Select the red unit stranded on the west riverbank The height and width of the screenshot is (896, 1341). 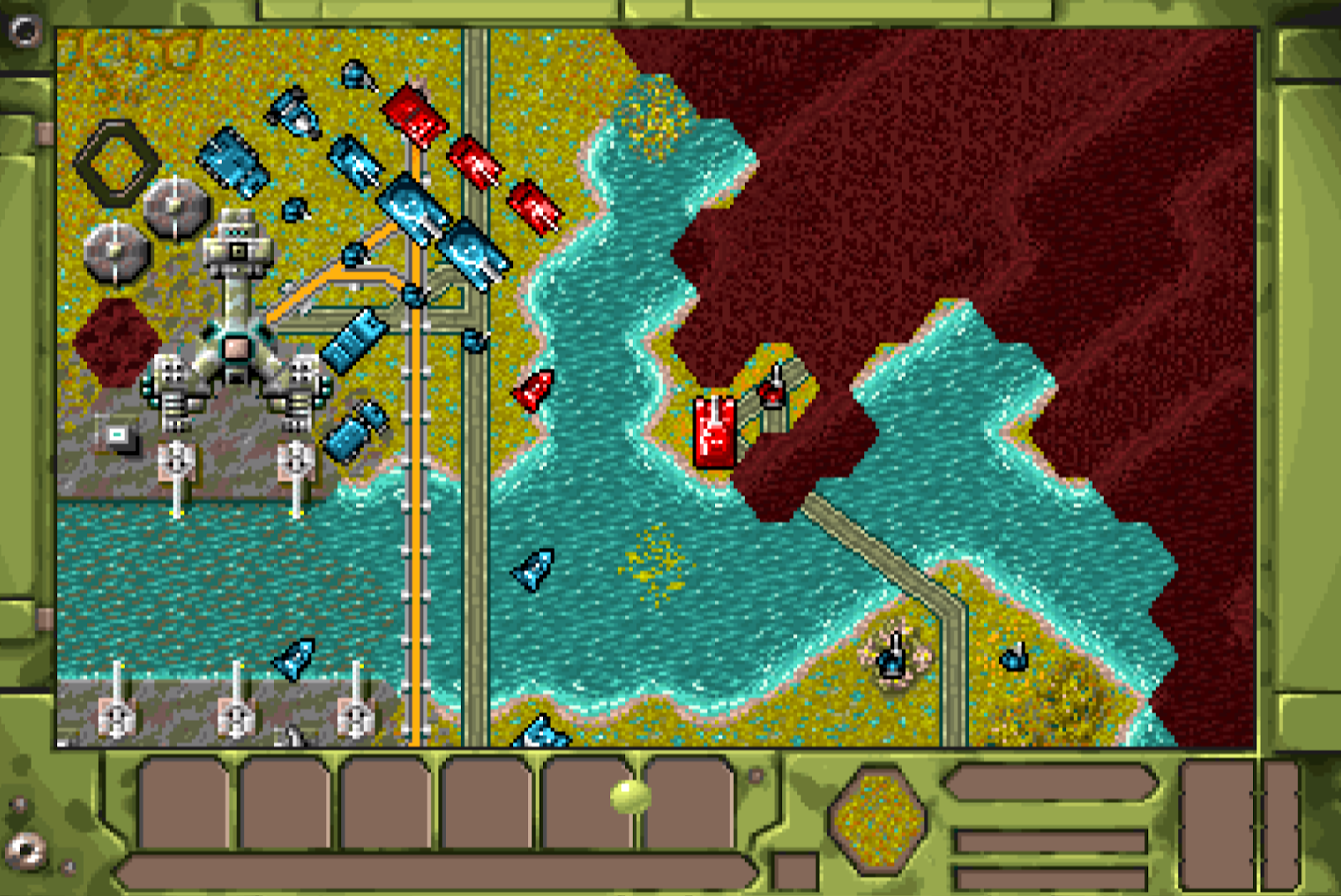[533, 393]
